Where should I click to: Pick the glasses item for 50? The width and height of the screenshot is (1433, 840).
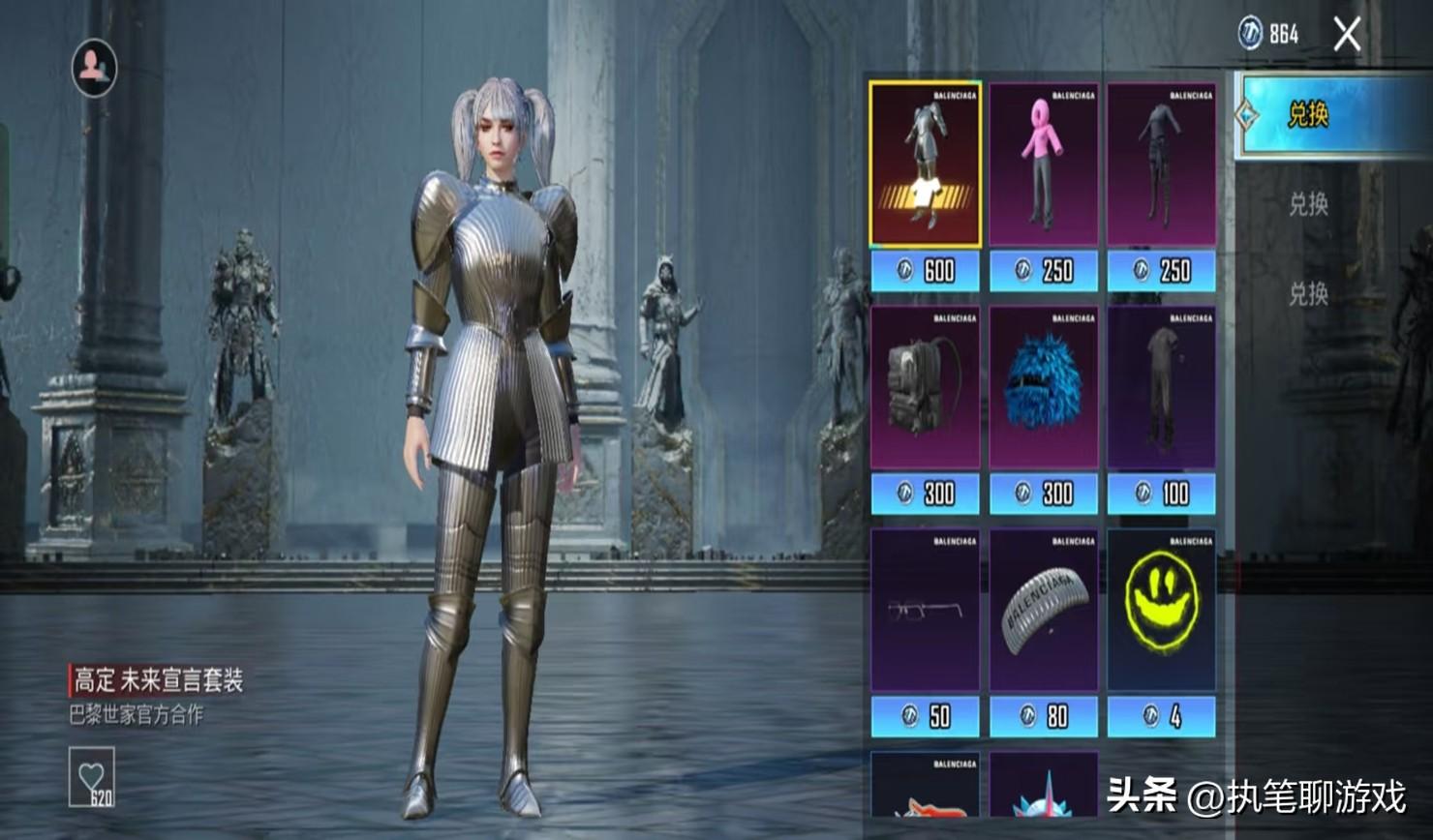point(925,610)
